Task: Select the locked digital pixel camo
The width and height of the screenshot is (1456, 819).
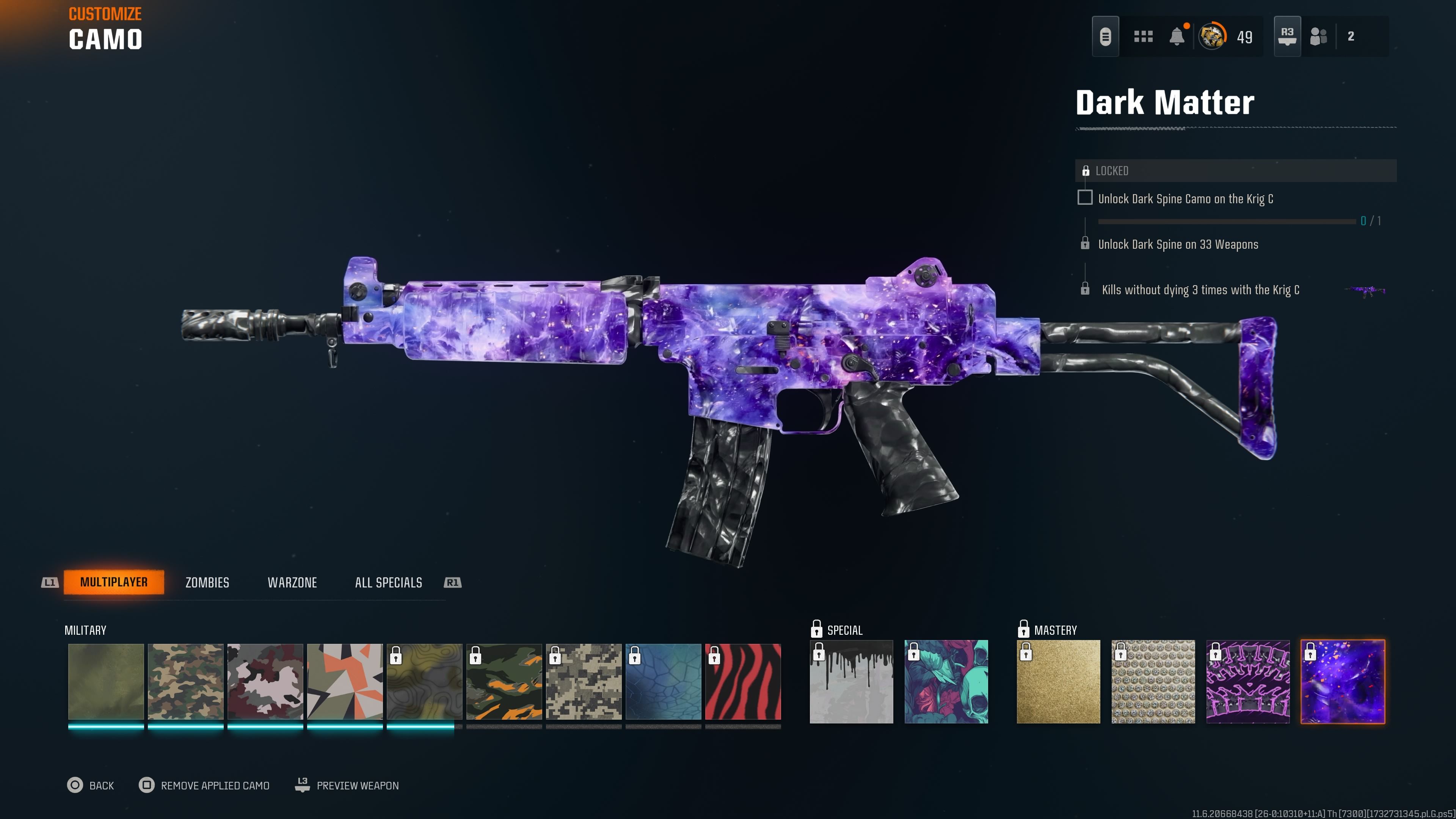Action: pos(584,682)
